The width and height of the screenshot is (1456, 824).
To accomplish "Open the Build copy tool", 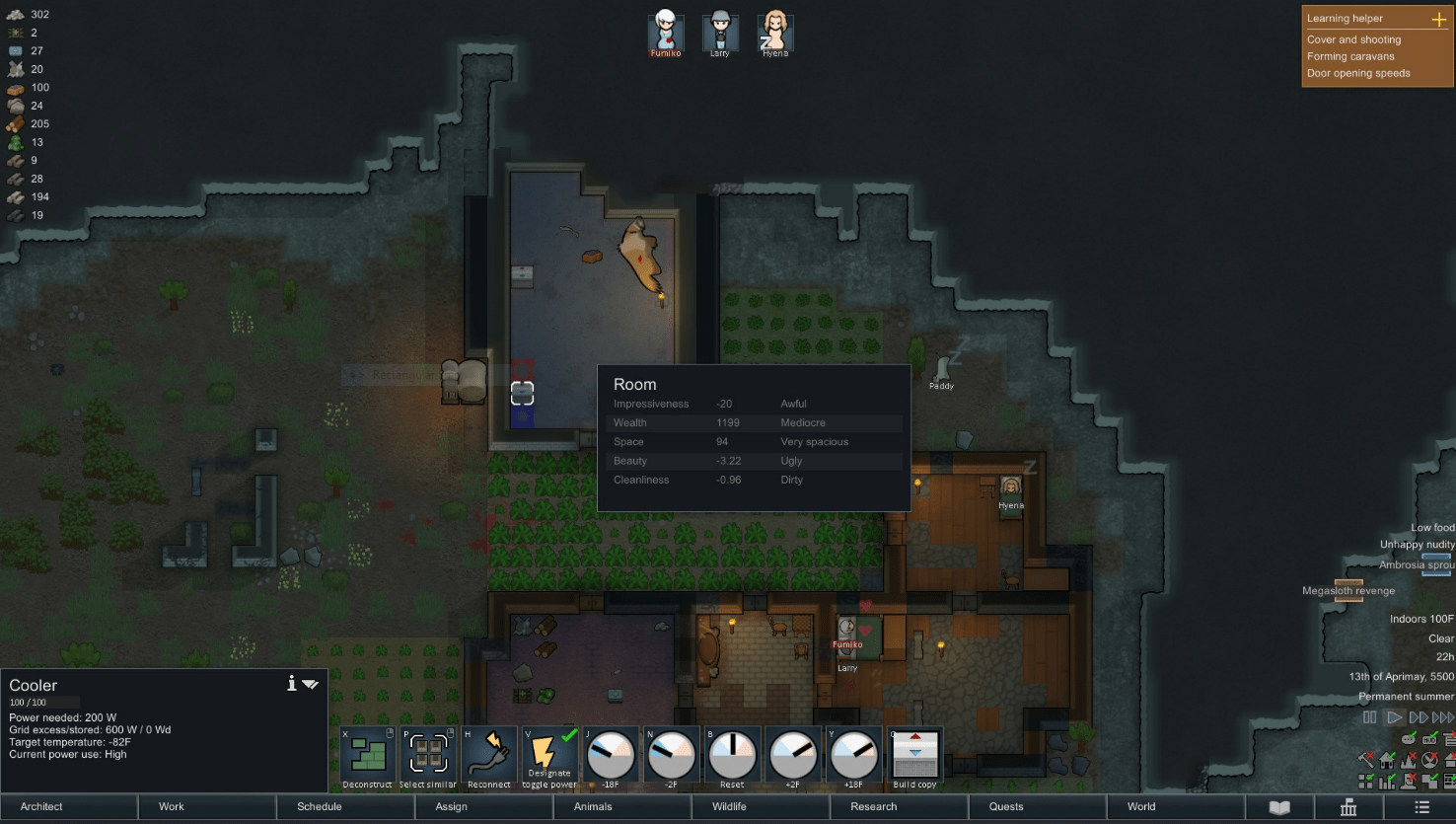I will [915, 753].
